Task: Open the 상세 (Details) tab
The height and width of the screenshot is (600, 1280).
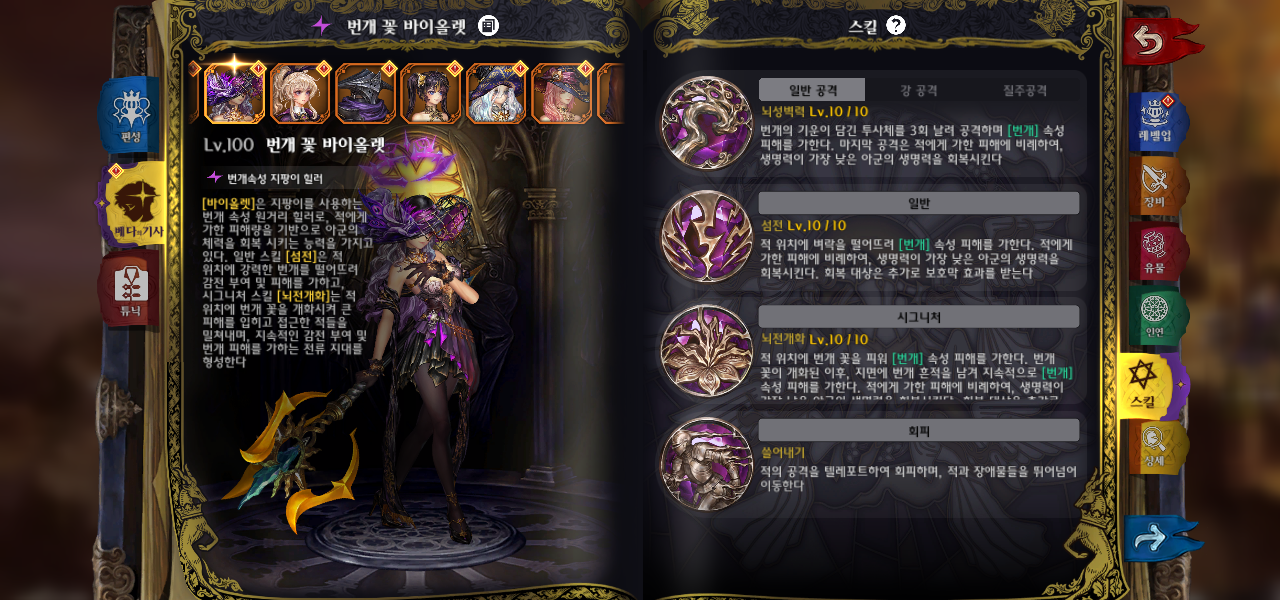Action: tap(1155, 448)
